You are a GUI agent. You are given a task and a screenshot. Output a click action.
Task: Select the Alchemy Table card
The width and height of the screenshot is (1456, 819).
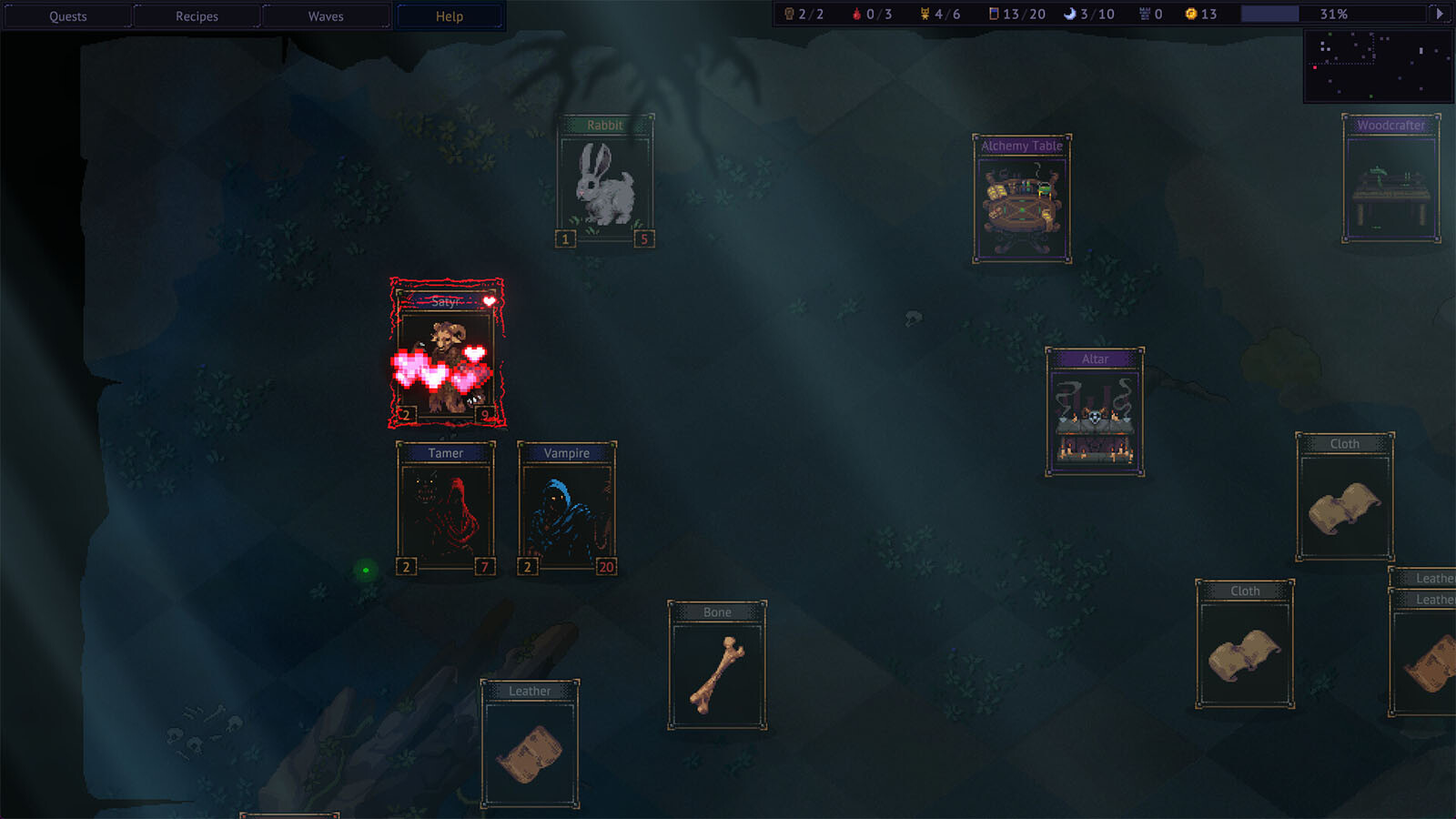point(1022,198)
